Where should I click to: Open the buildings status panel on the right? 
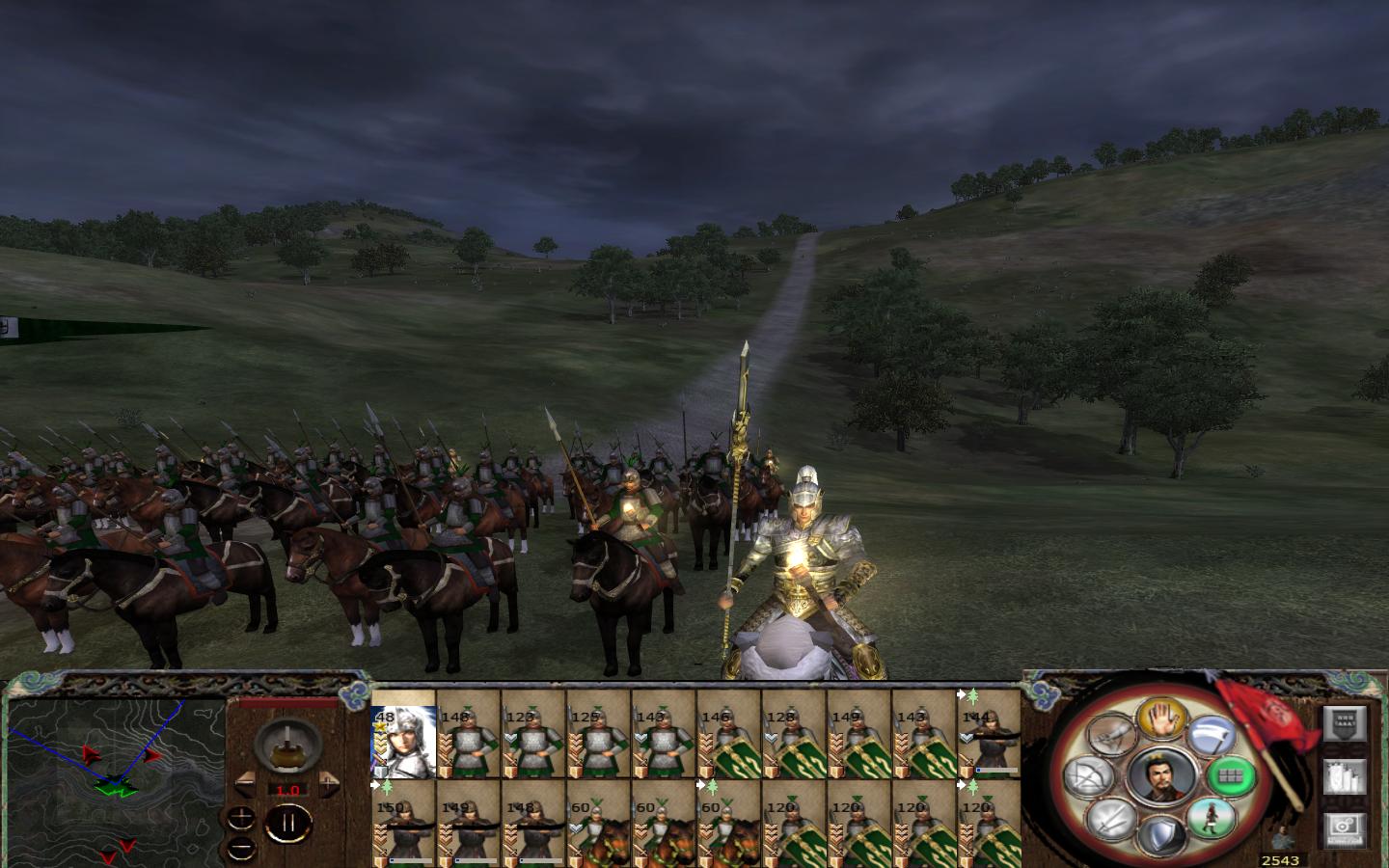tap(1344, 776)
